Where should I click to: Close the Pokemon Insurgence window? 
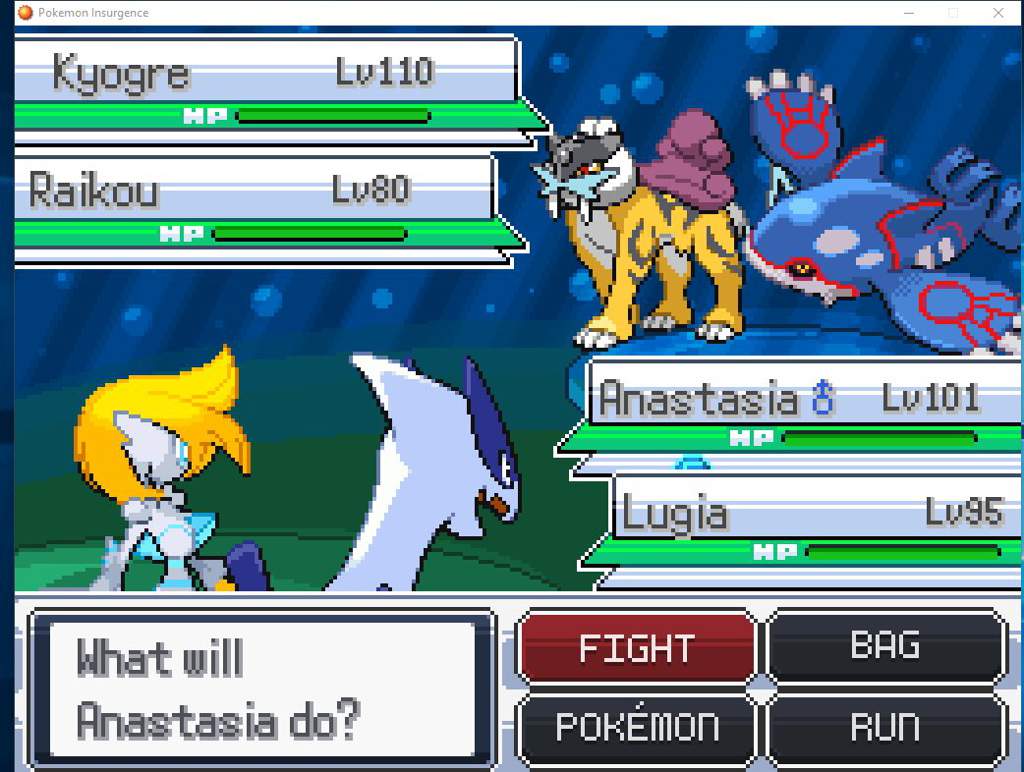coord(998,13)
